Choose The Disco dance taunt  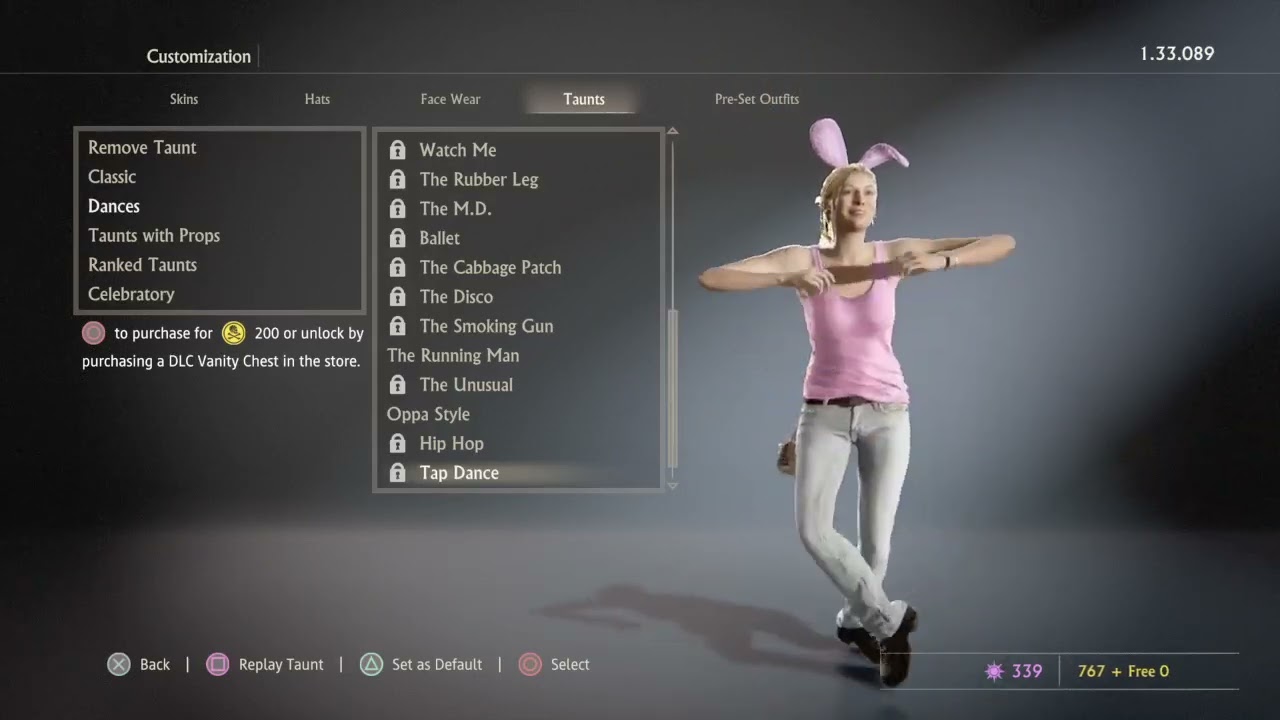coord(456,297)
